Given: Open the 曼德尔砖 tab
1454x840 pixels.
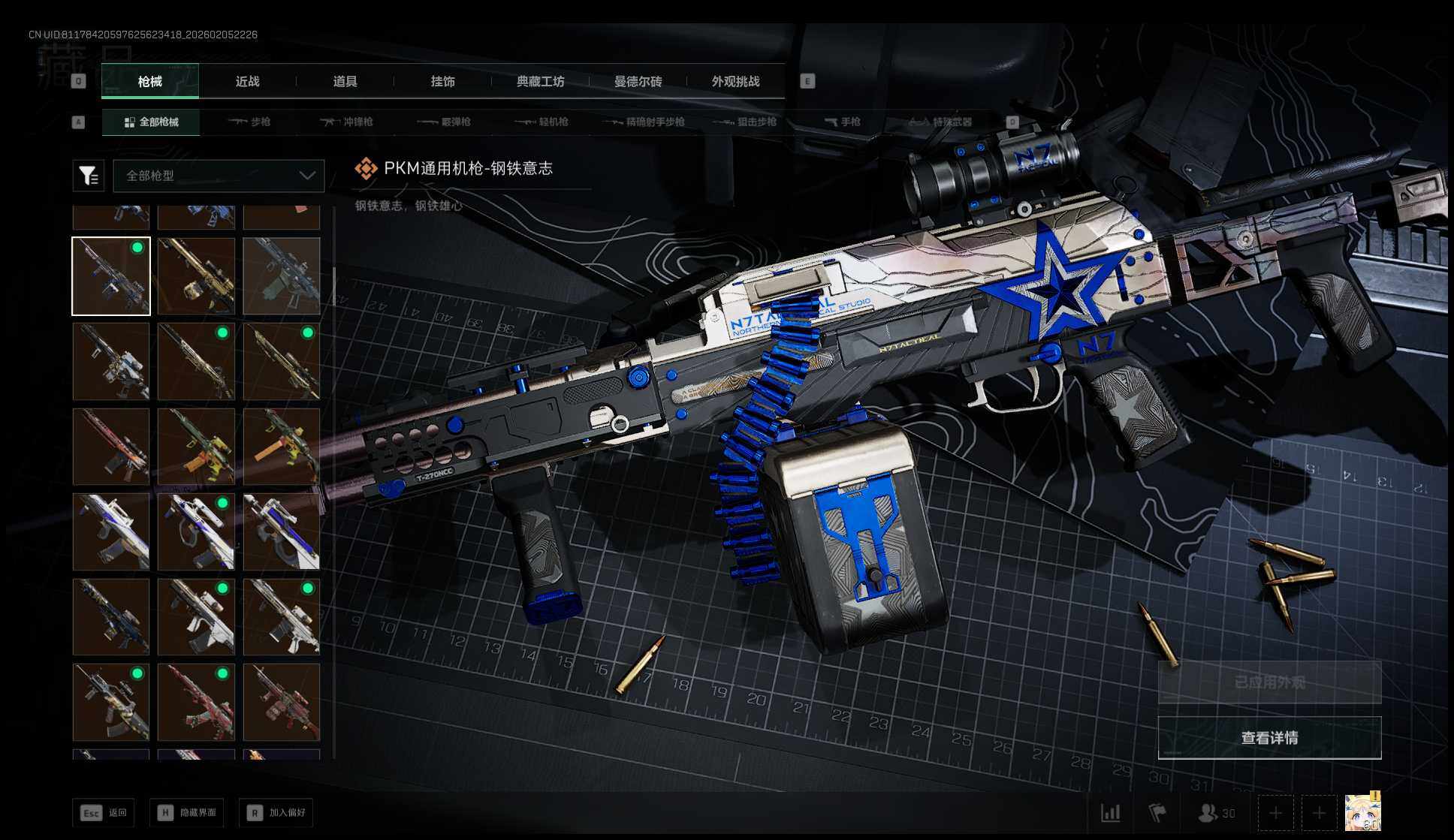Looking at the screenshot, I should [638, 81].
